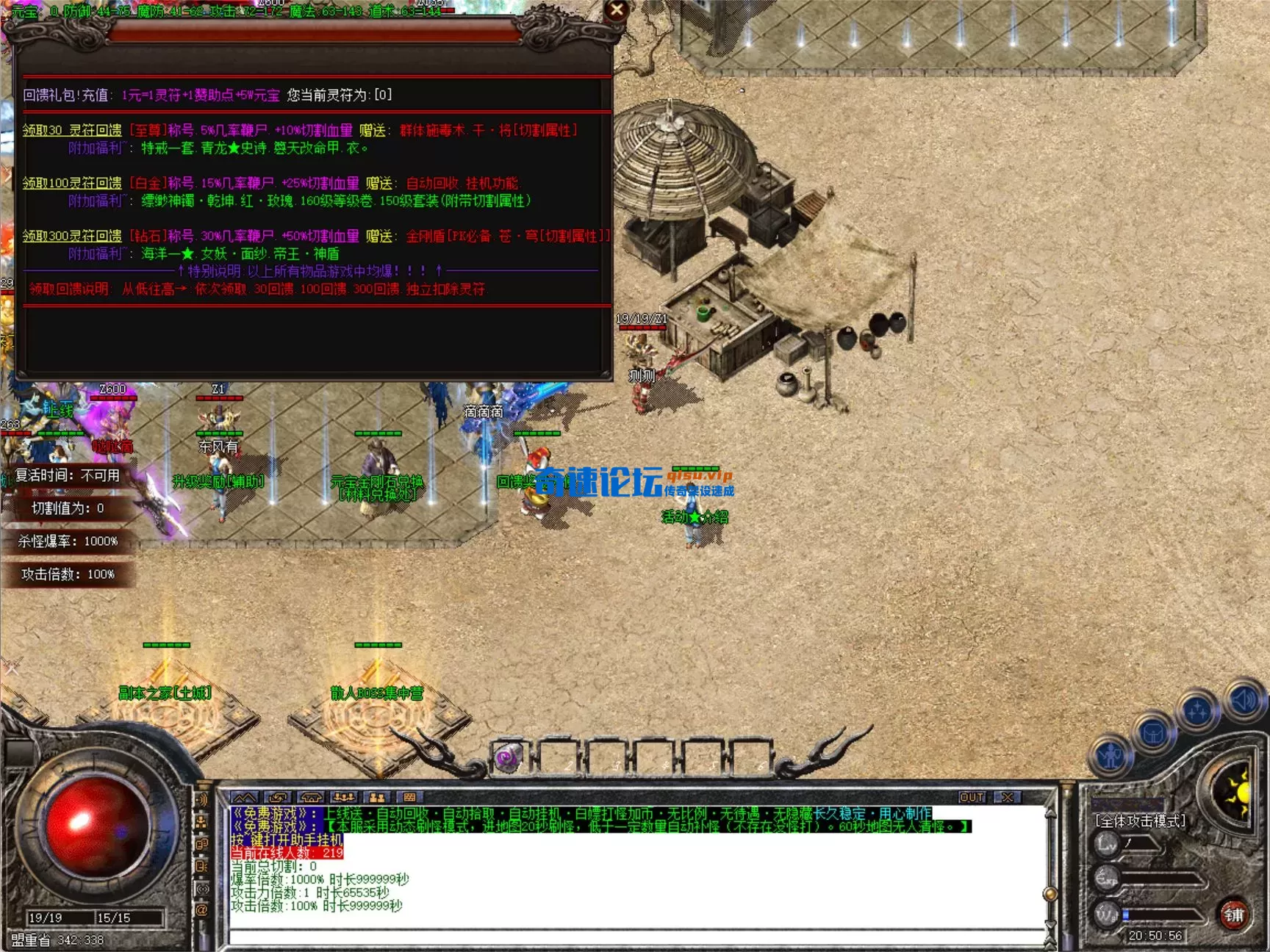Open the group members chat toolbar icon

[344, 797]
